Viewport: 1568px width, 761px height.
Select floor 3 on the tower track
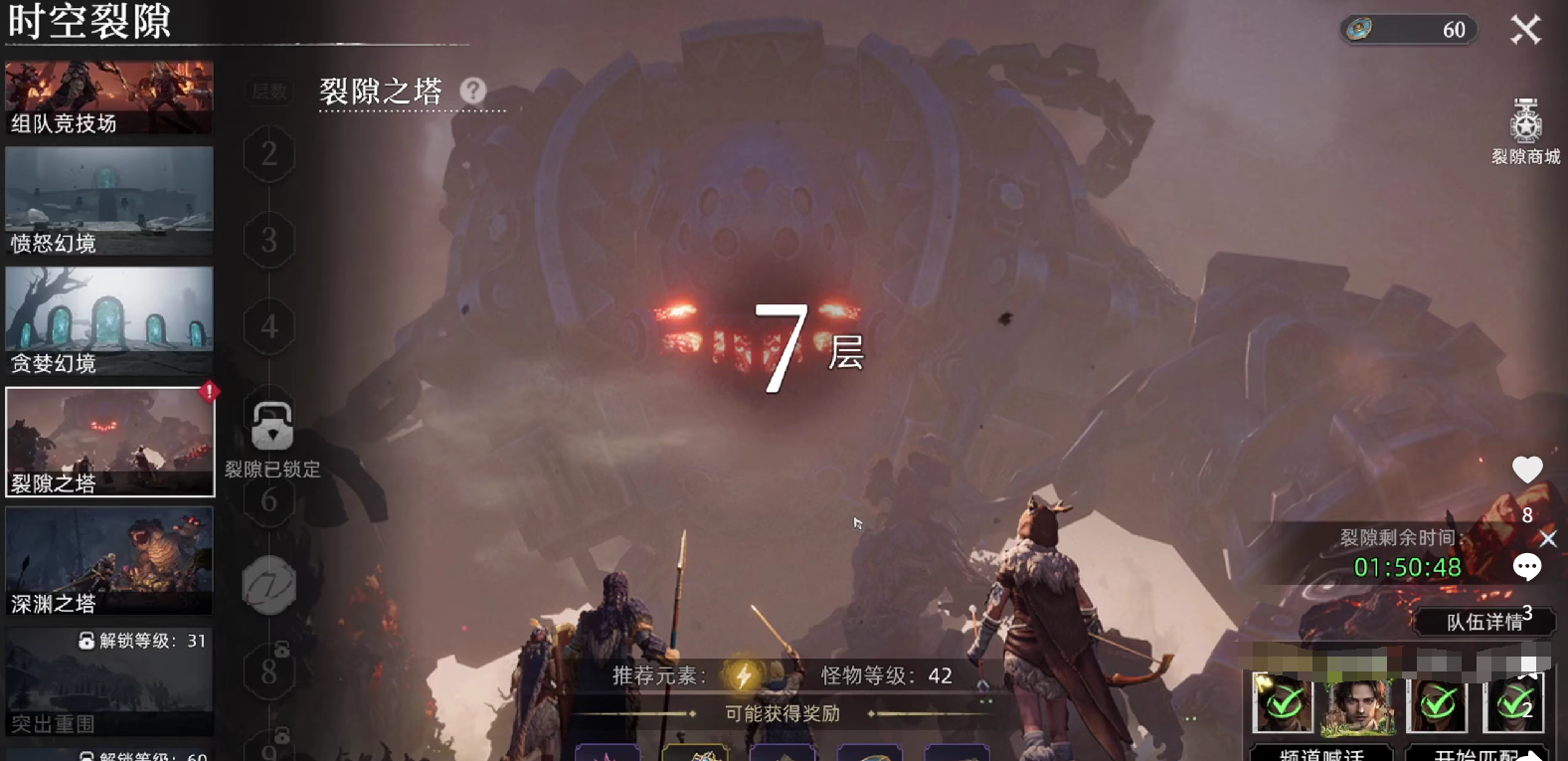tap(268, 240)
